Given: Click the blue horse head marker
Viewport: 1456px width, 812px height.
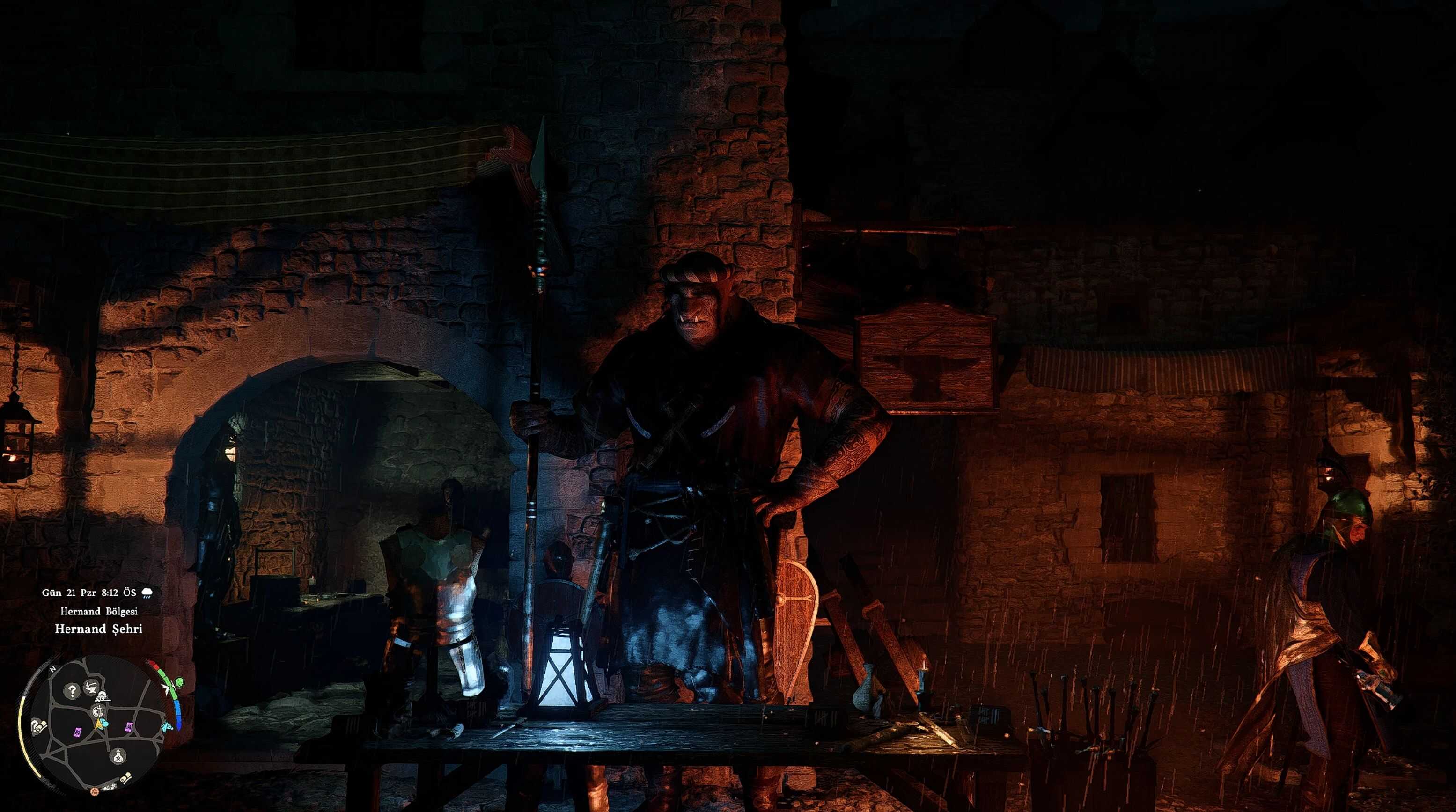Looking at the screenshot, I should tap(167, 727).
